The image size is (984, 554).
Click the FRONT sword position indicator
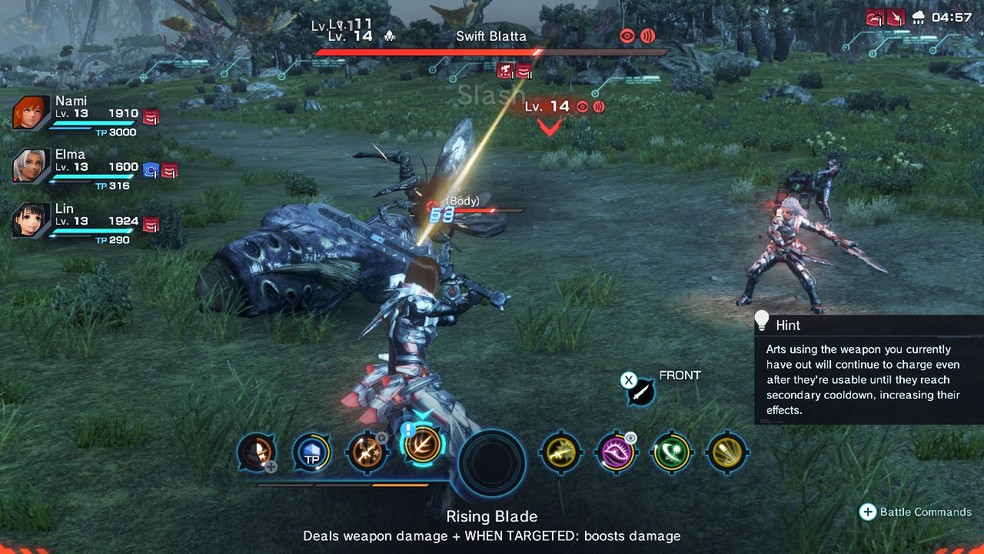tap(641, 391)
